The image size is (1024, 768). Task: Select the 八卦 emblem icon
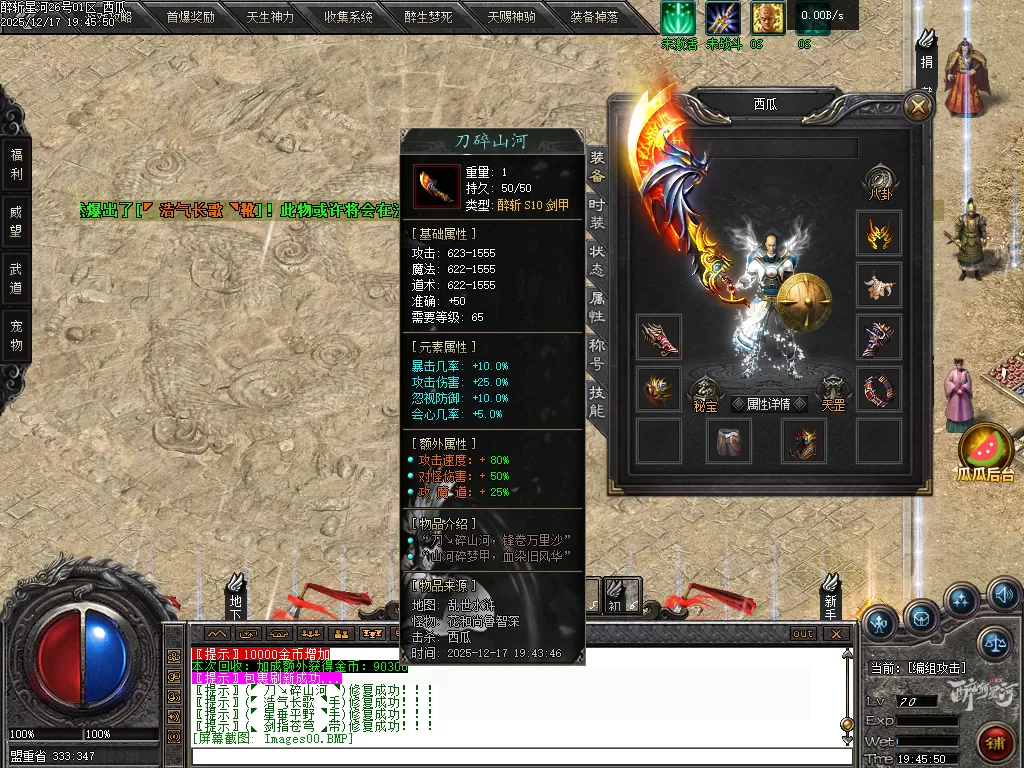pos(879,181)
